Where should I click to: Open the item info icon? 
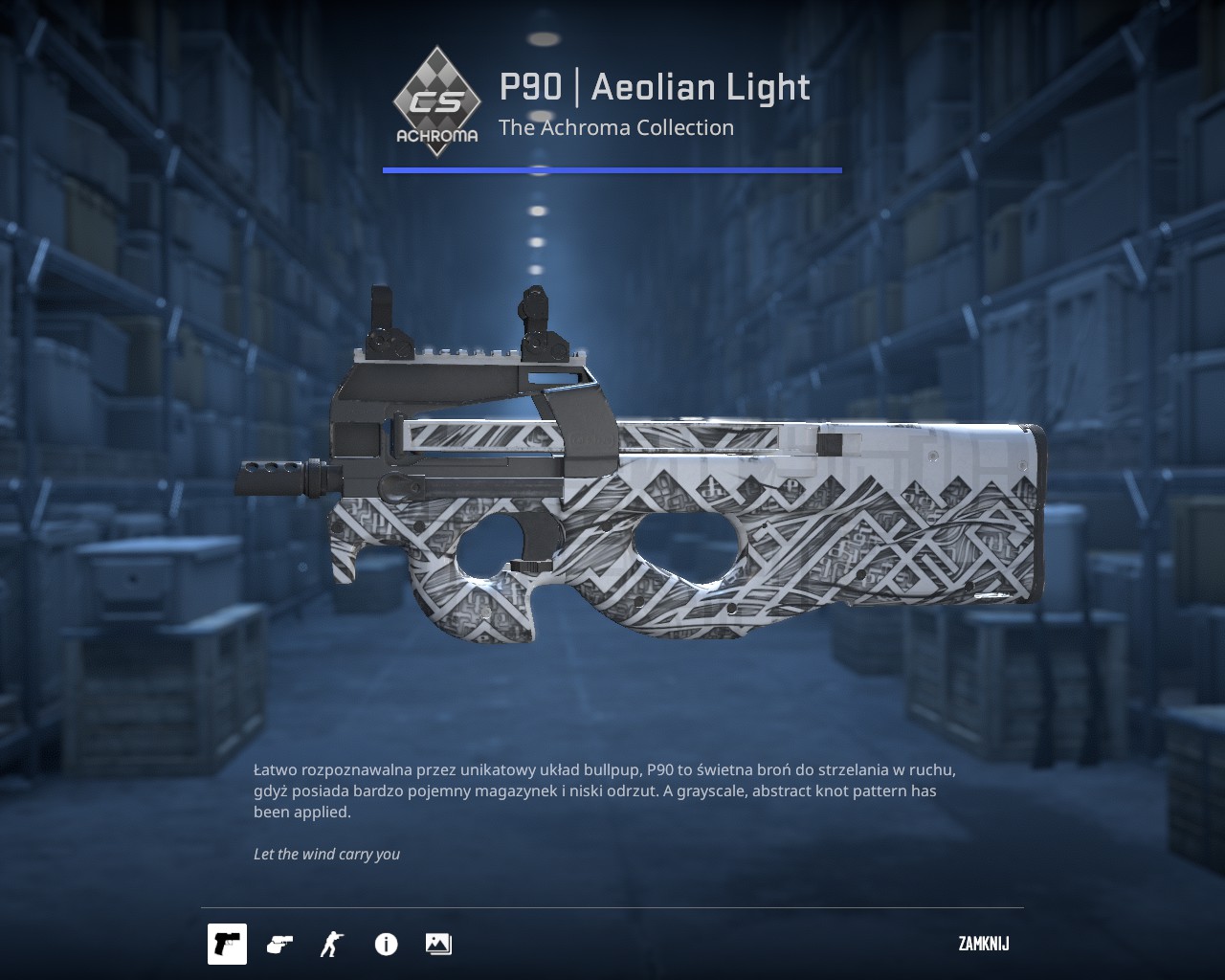point(386,945)
